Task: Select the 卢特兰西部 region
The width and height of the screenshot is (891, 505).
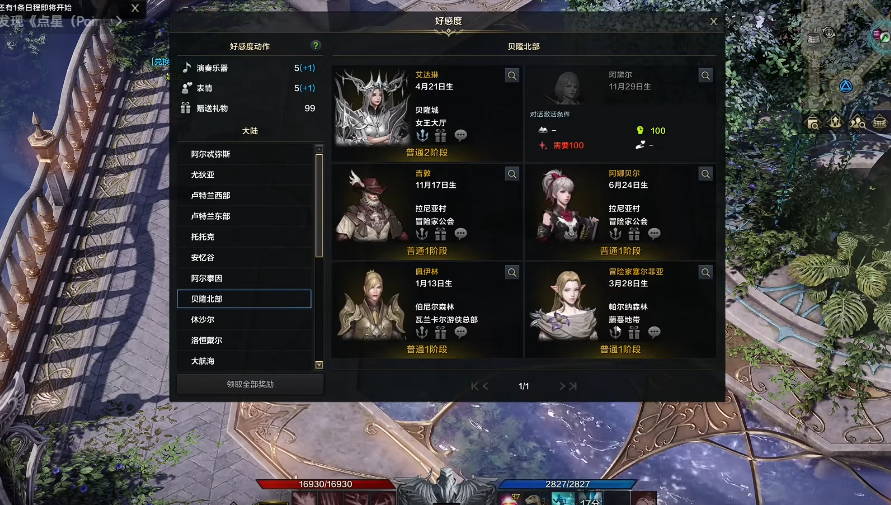Action: [244, 196]
